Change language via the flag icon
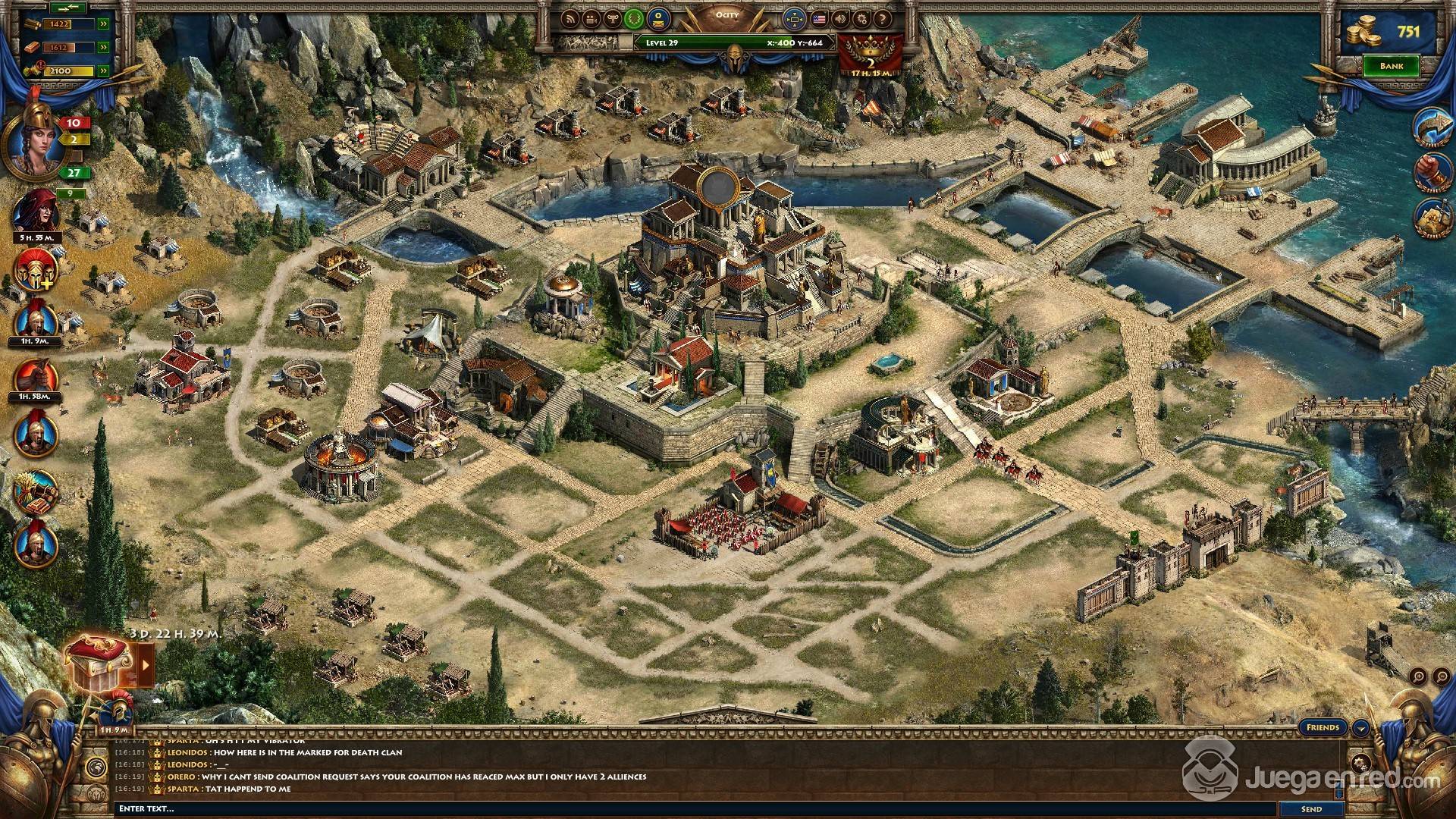Image resolution: width=1456 pixels, height=819 pixels. click(x=819, y=18)
